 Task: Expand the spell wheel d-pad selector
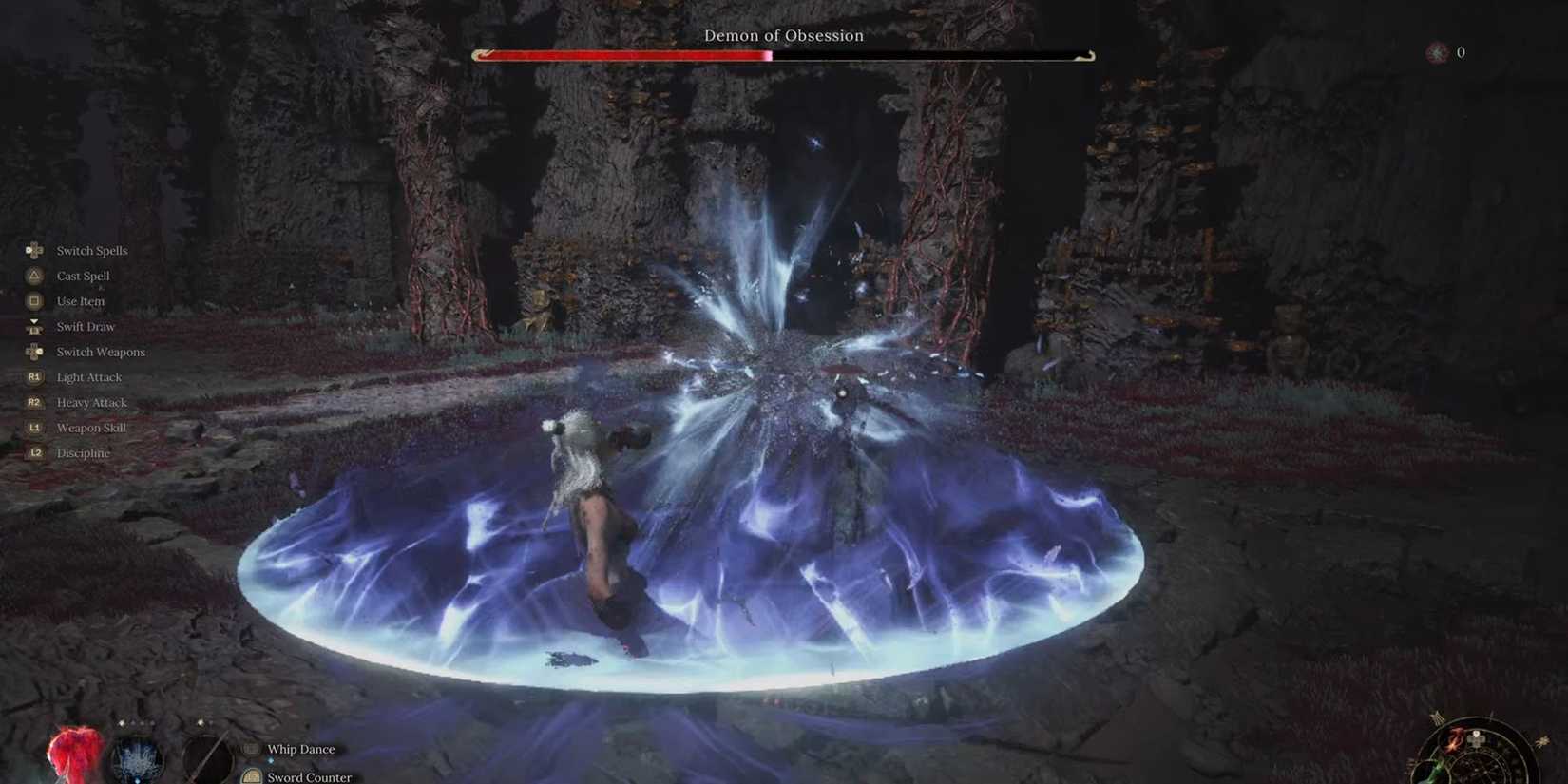[x=1476, y=741]
